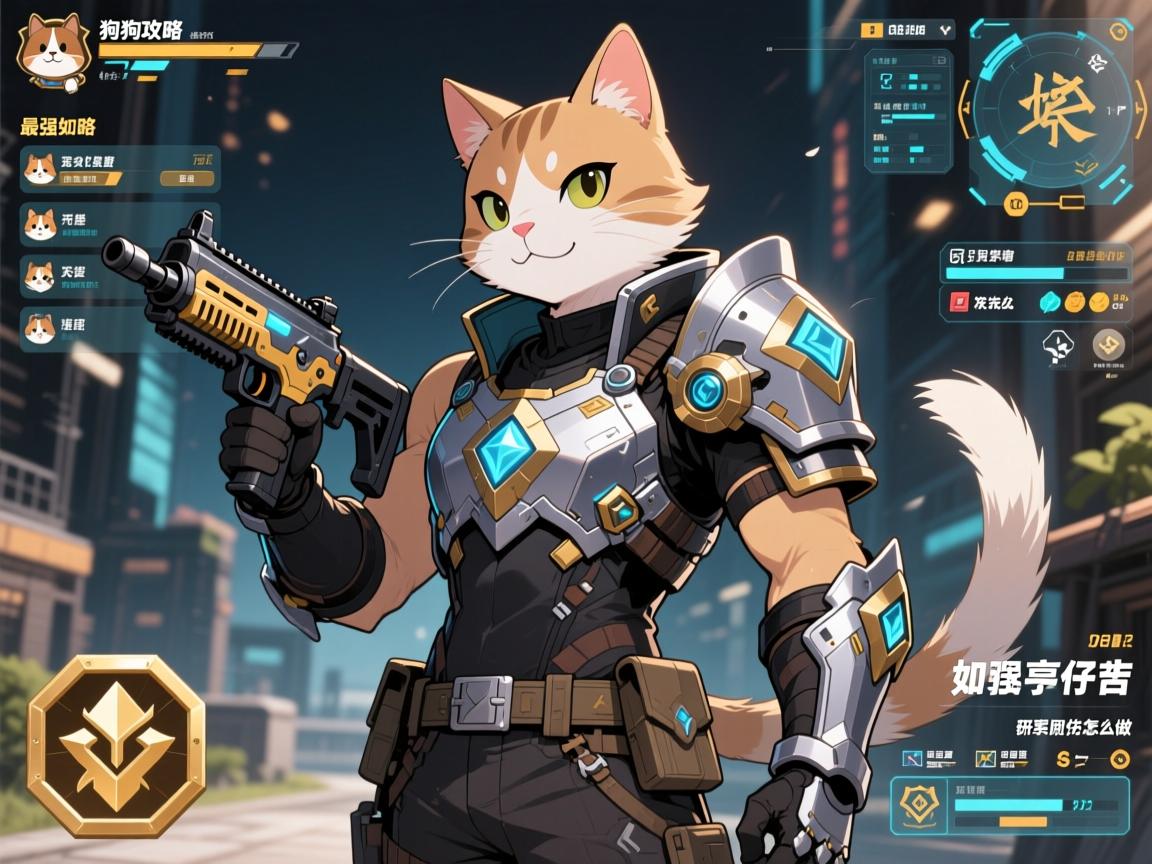Open the gold eye coin icon
The height and width of the screenshot is (864, 1152).
[1121, 758]
